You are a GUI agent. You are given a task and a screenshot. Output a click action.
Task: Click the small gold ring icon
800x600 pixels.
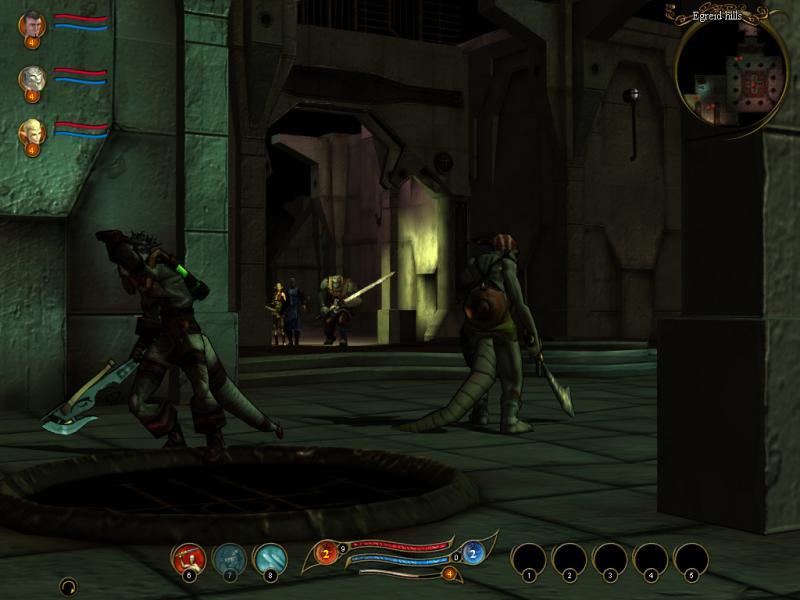coord(68,585)
